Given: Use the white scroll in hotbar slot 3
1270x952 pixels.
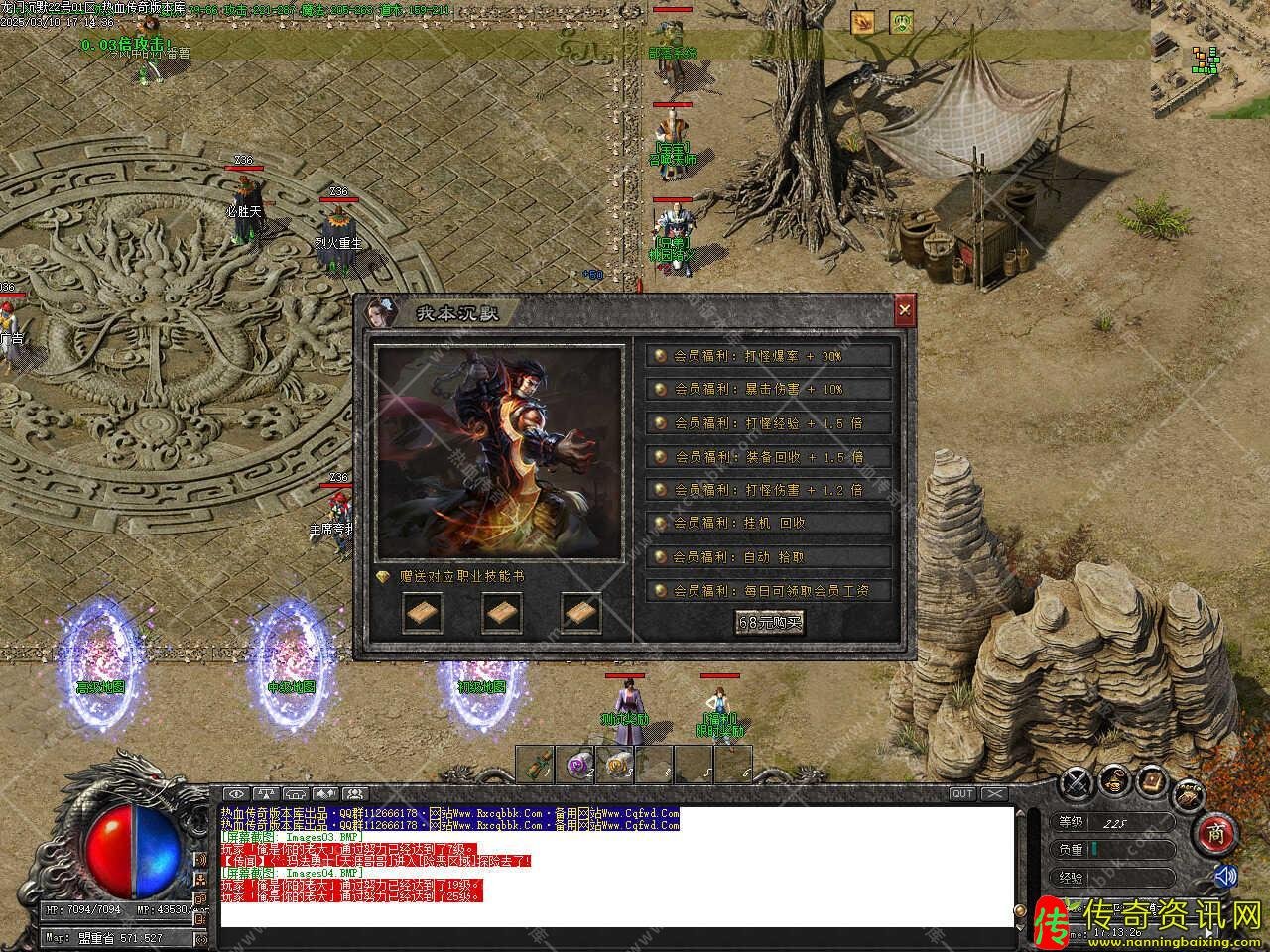Looking at the screenshot, I should coord(616,764).
